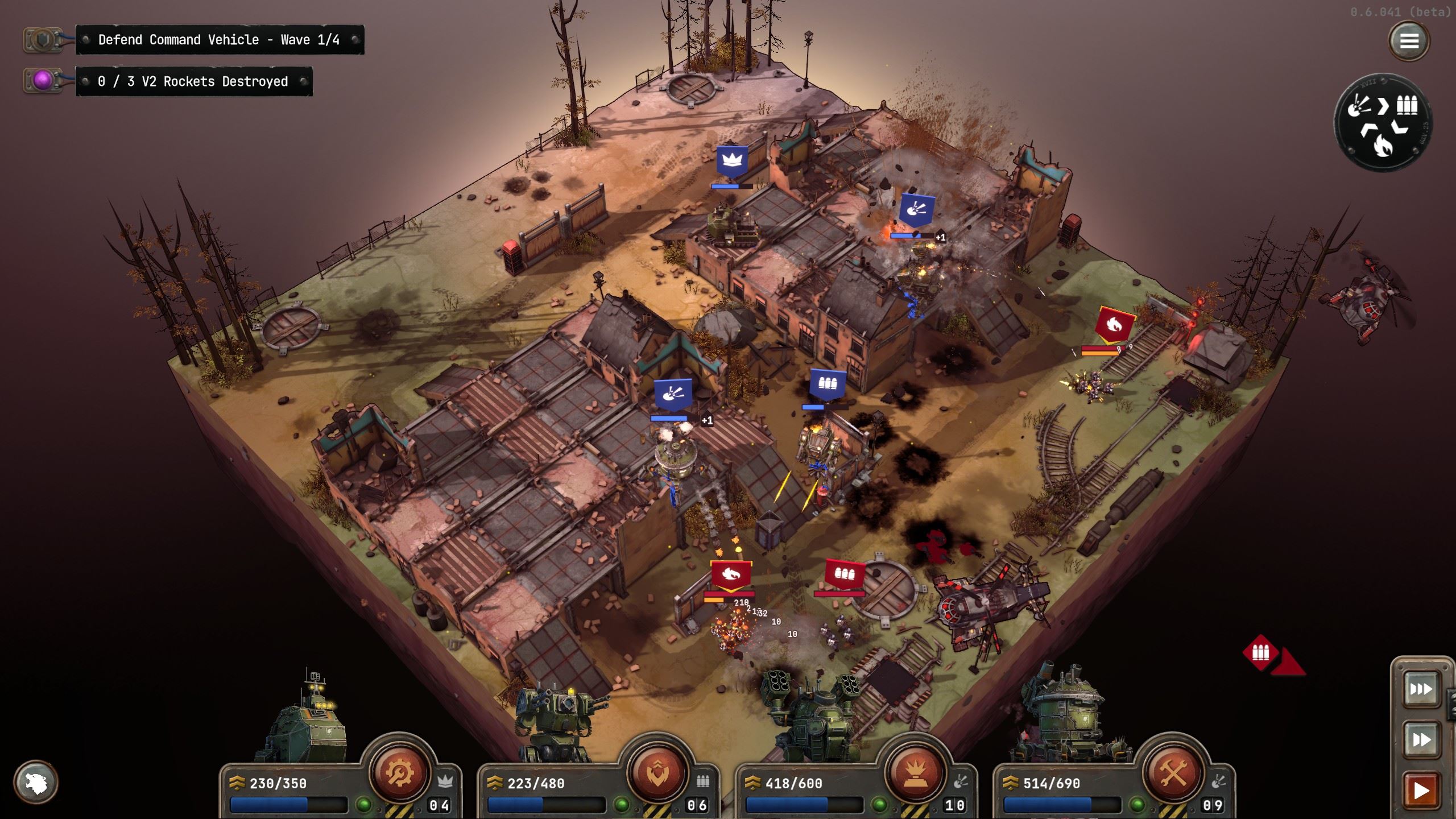Select the blue crown command unit marker
The height and width of the screenshot is (819, 1456).
(x=731, y=163)
